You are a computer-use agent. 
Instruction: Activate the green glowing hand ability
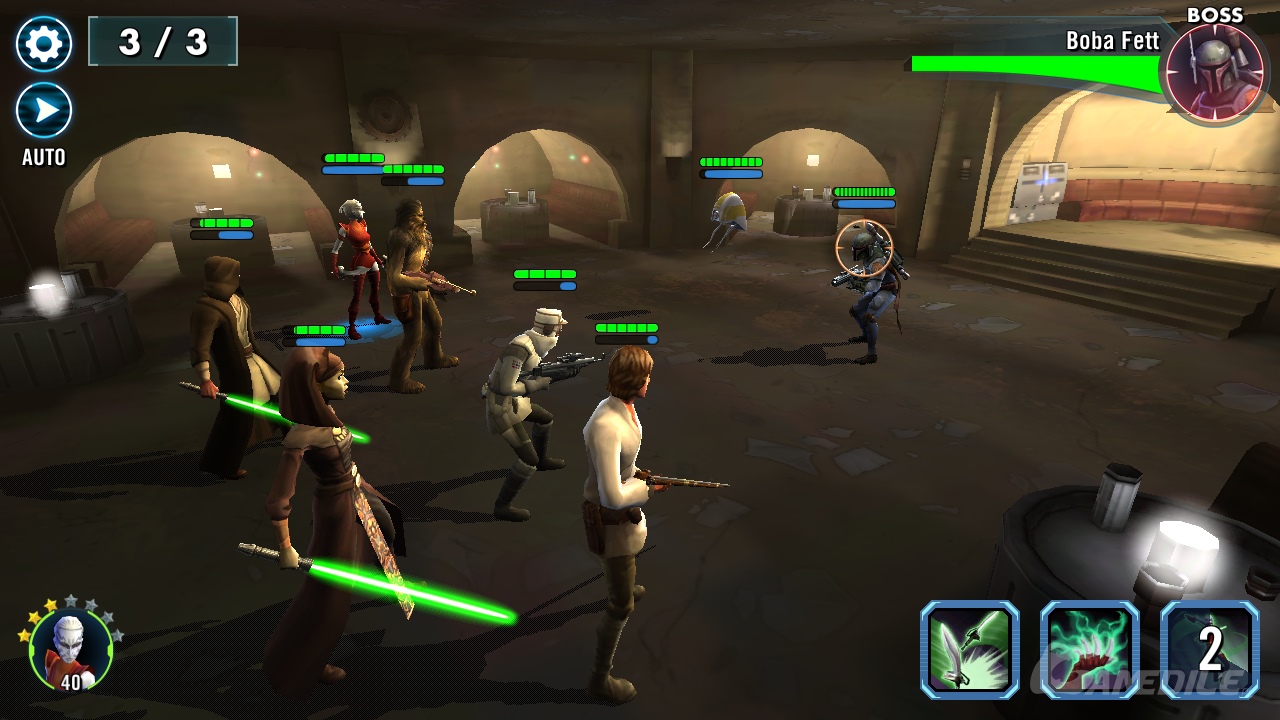[1089, 649]
